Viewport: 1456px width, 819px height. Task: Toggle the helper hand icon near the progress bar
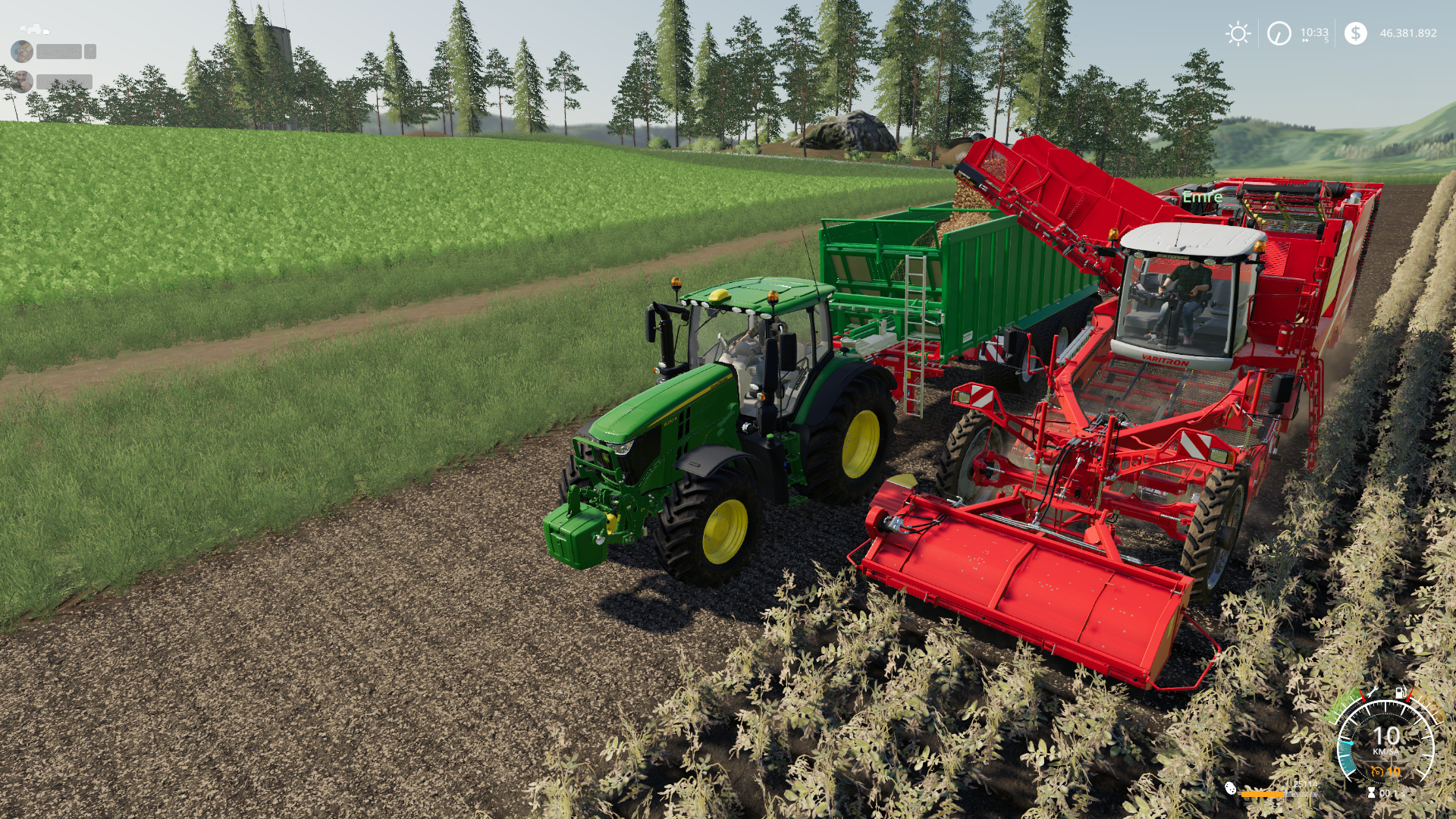tap(1232, 790)
